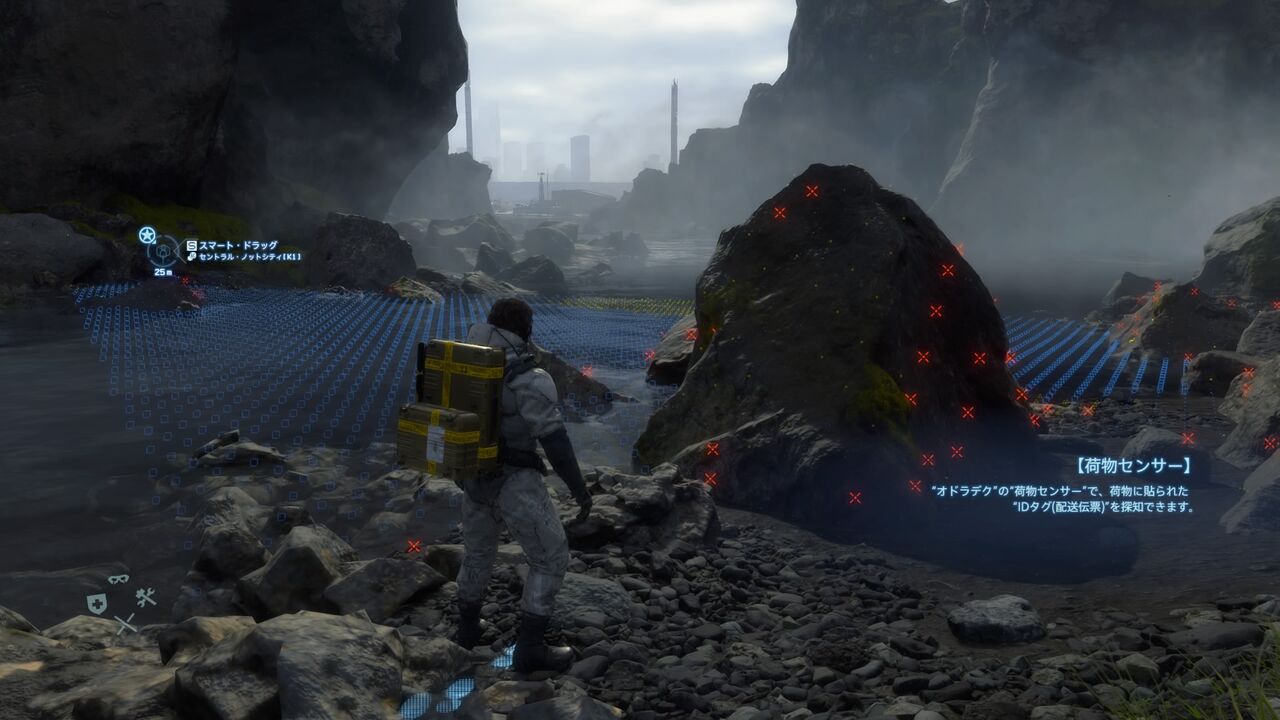The width and height of the screenshot is (1280, 720).
Task: Click the circular cargo location marker
Action: pos(163,249)
